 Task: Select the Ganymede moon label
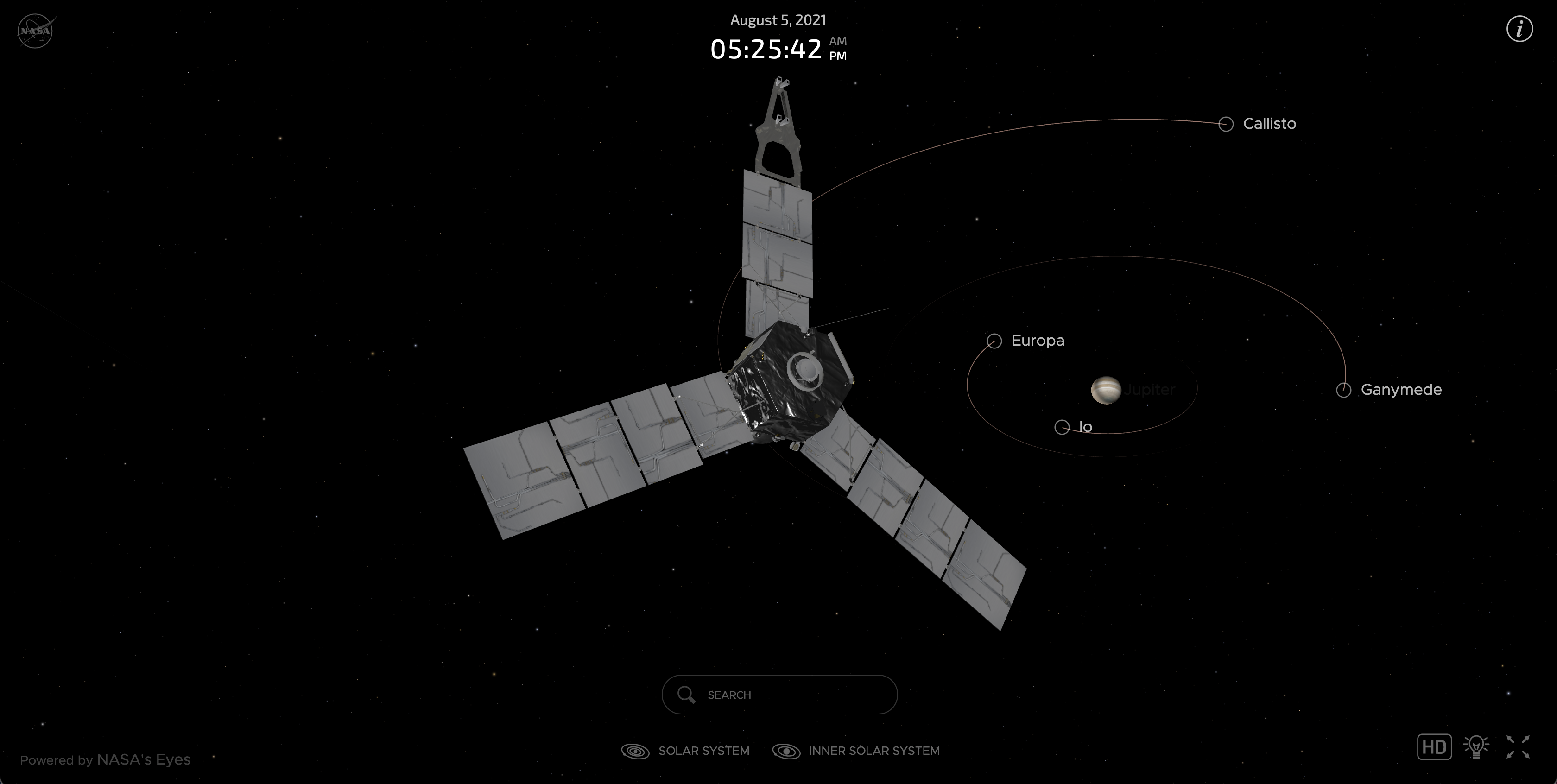[1400, 390]
